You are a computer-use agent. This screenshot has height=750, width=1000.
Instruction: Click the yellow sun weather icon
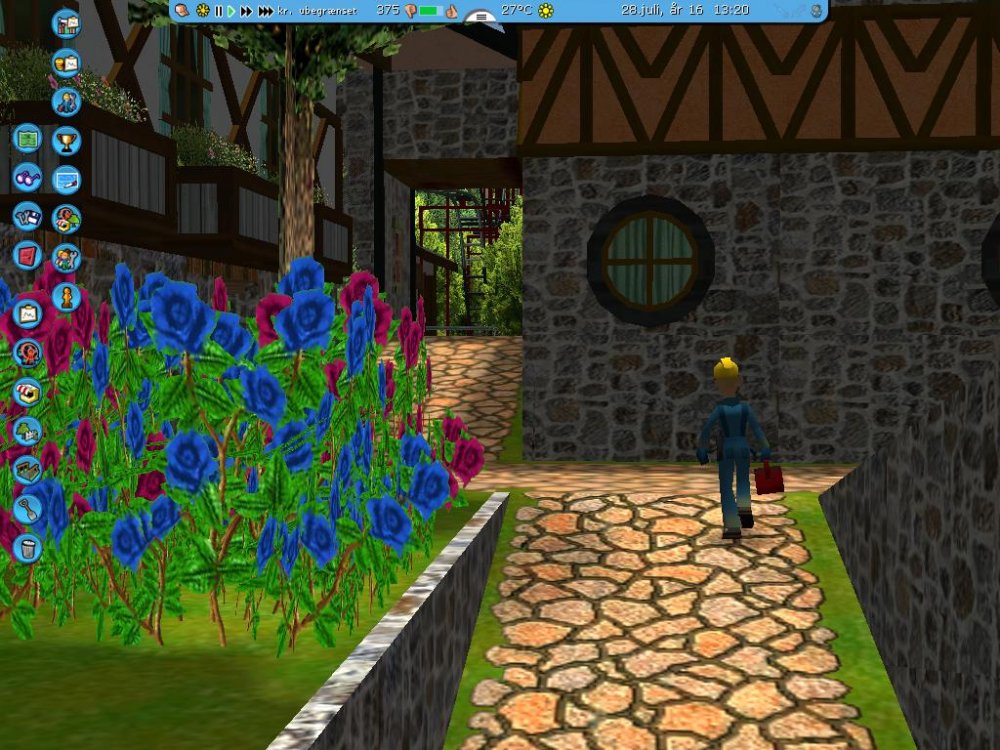coord(545,11)
